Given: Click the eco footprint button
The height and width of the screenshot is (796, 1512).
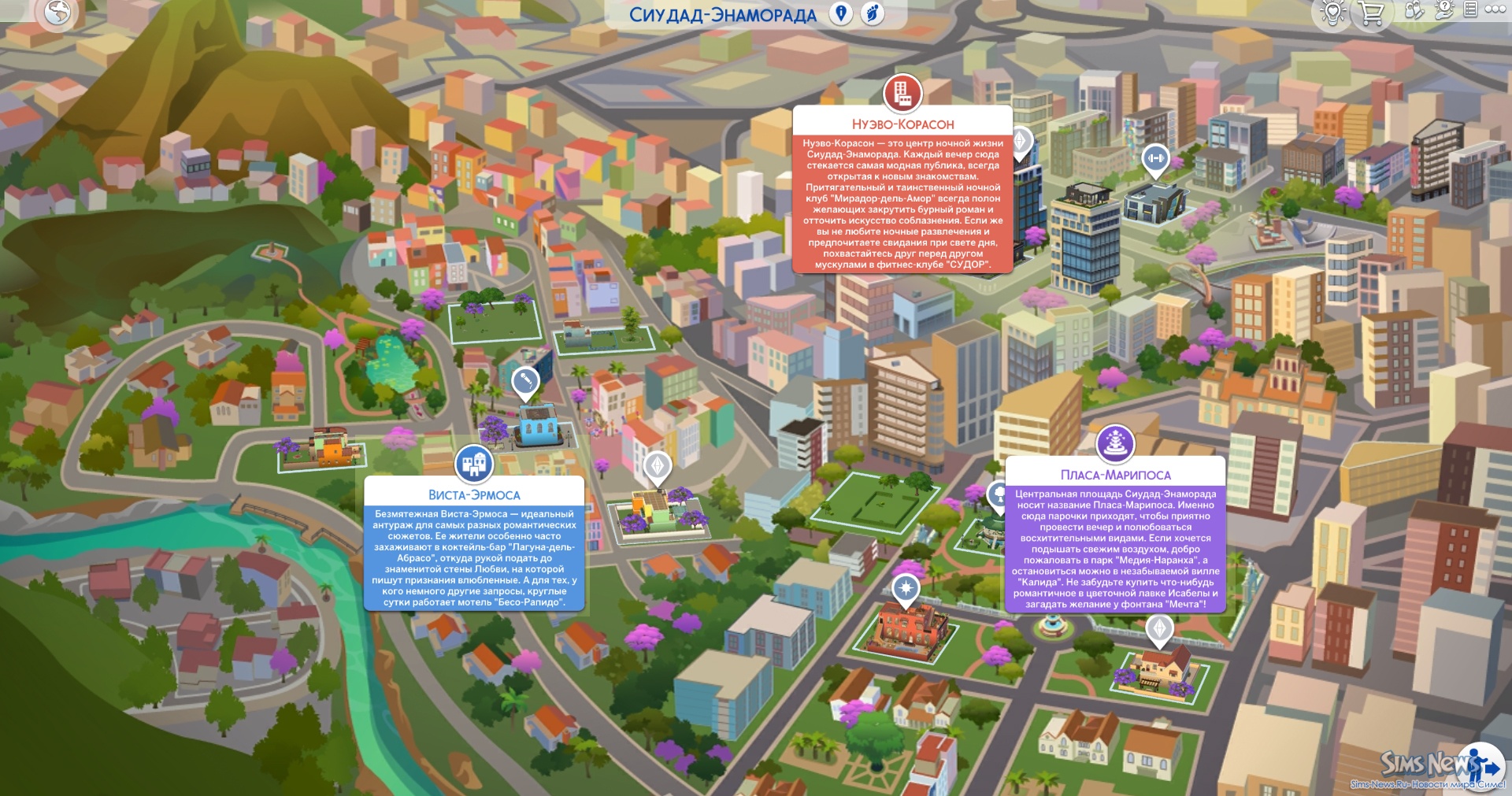Looking at the screenshot, I should (873, 13).
